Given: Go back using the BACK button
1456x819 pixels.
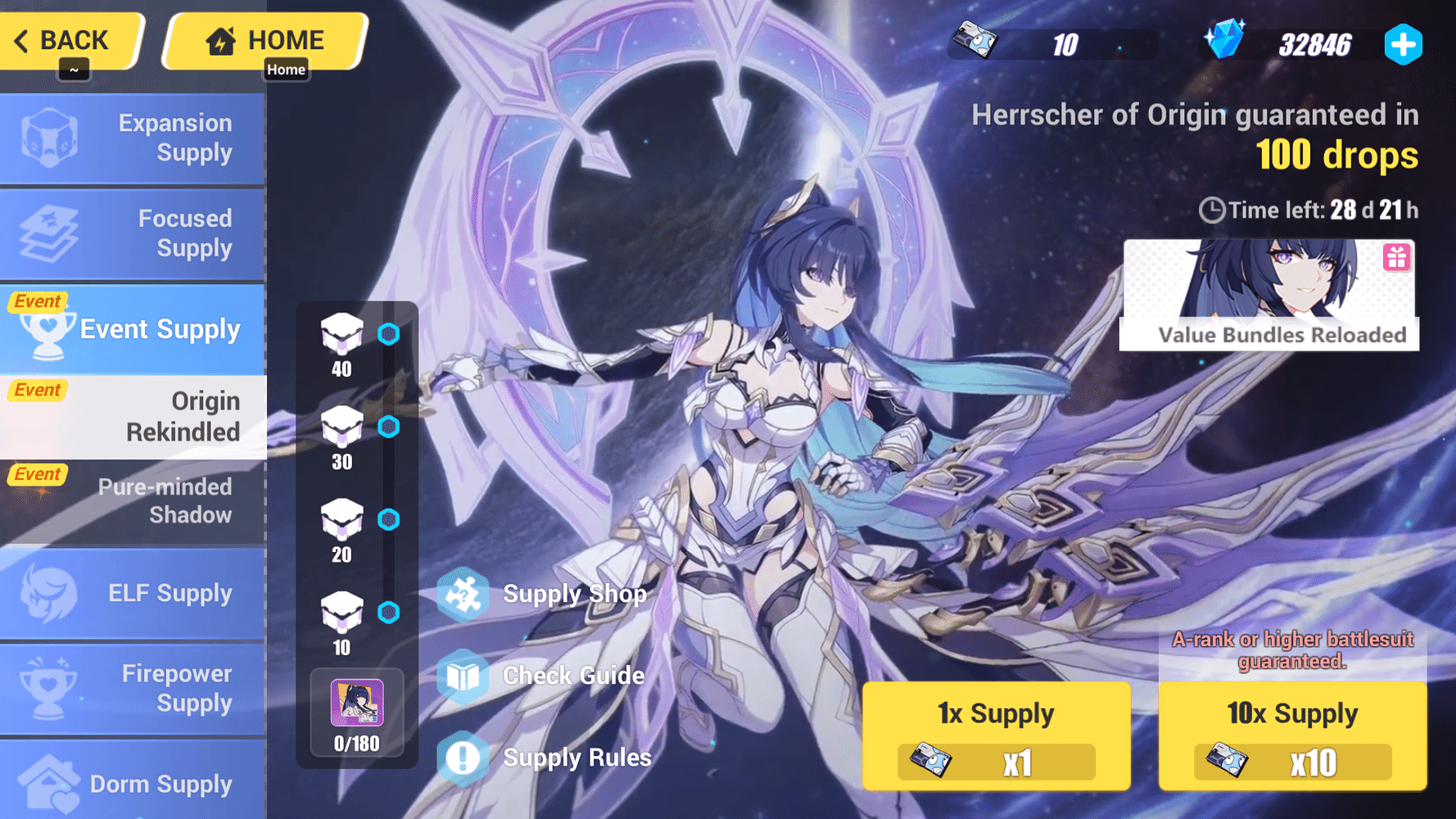Looking at the screenshot, I should coord(70,39).
